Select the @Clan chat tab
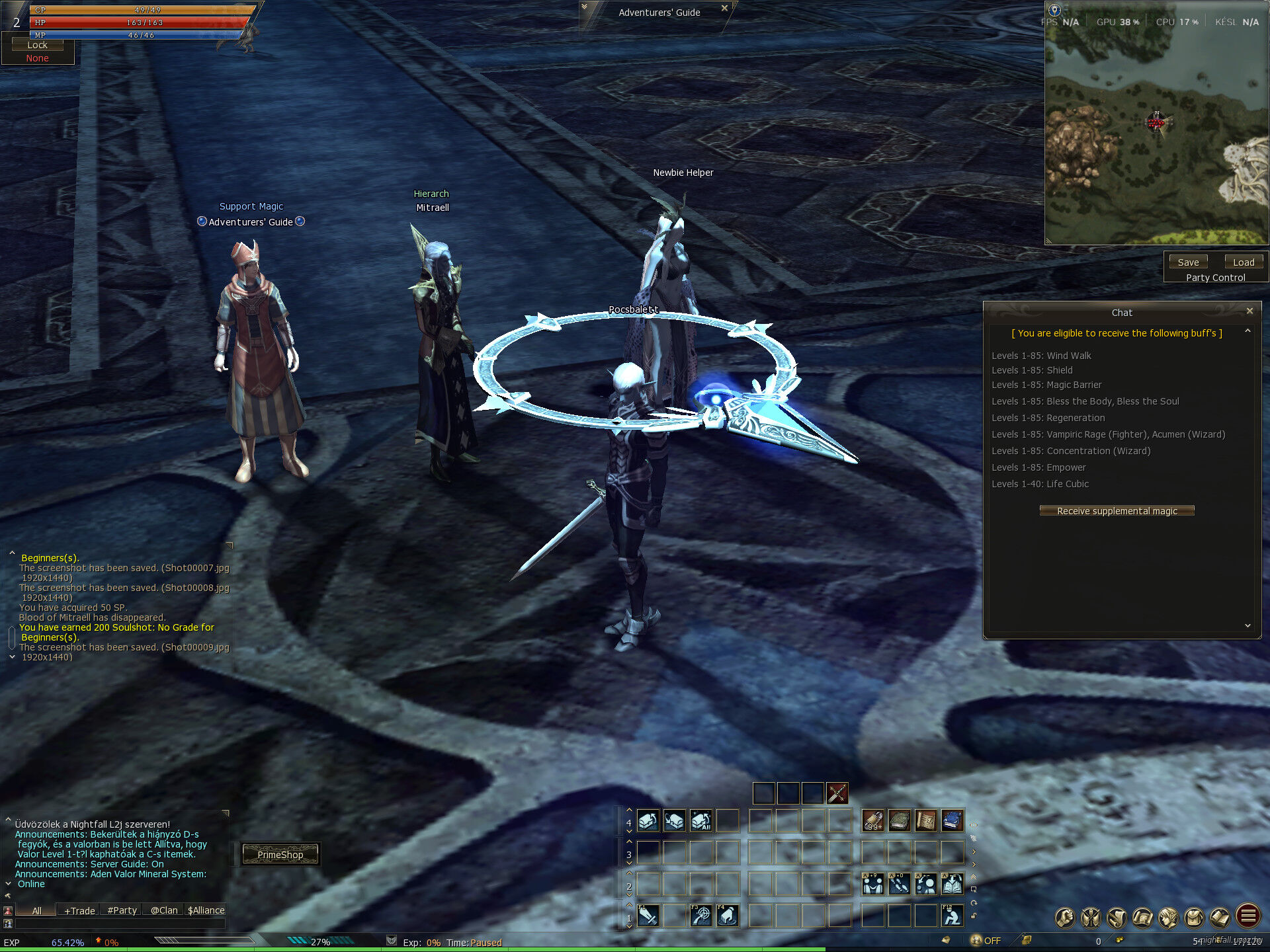Screen dimensions: 1270x952 click(x=164, y=910)
